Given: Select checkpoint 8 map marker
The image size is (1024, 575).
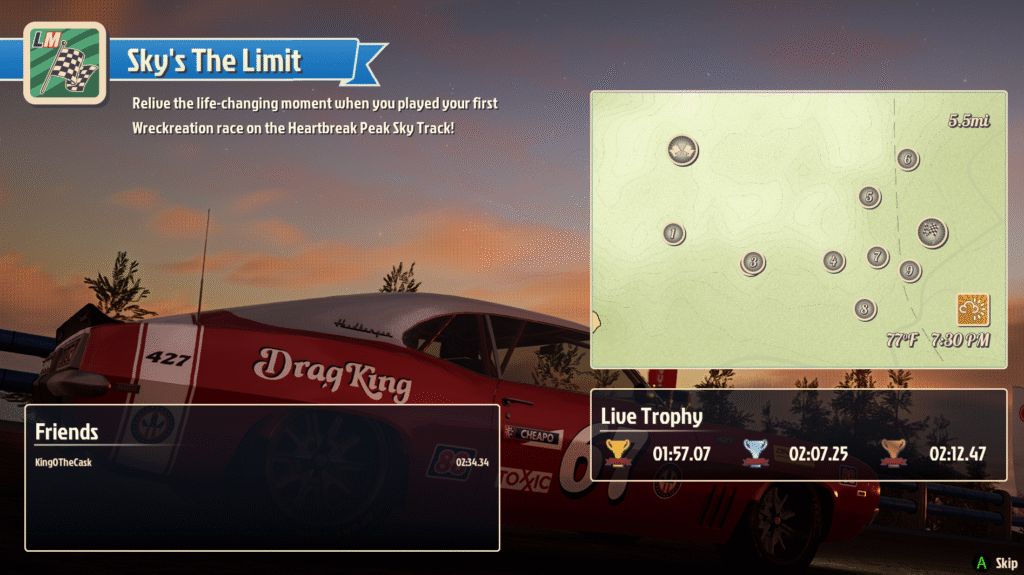Looking at the screenshot, I should 865,309.
